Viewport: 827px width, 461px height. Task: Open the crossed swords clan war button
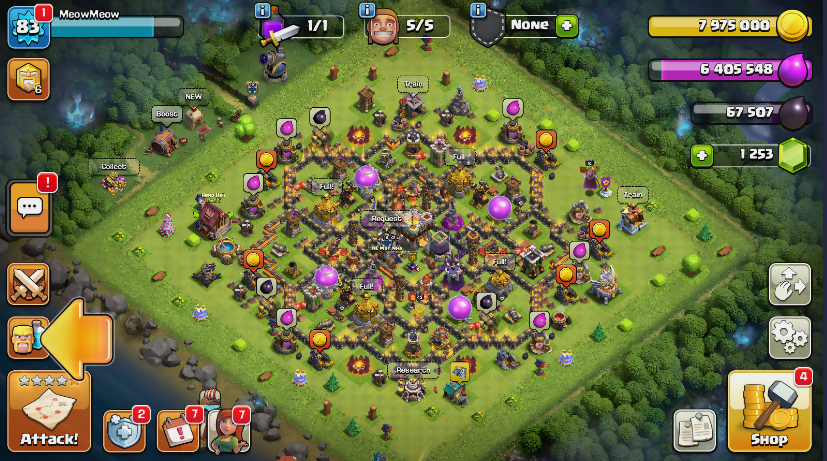(x=28, y=284)
